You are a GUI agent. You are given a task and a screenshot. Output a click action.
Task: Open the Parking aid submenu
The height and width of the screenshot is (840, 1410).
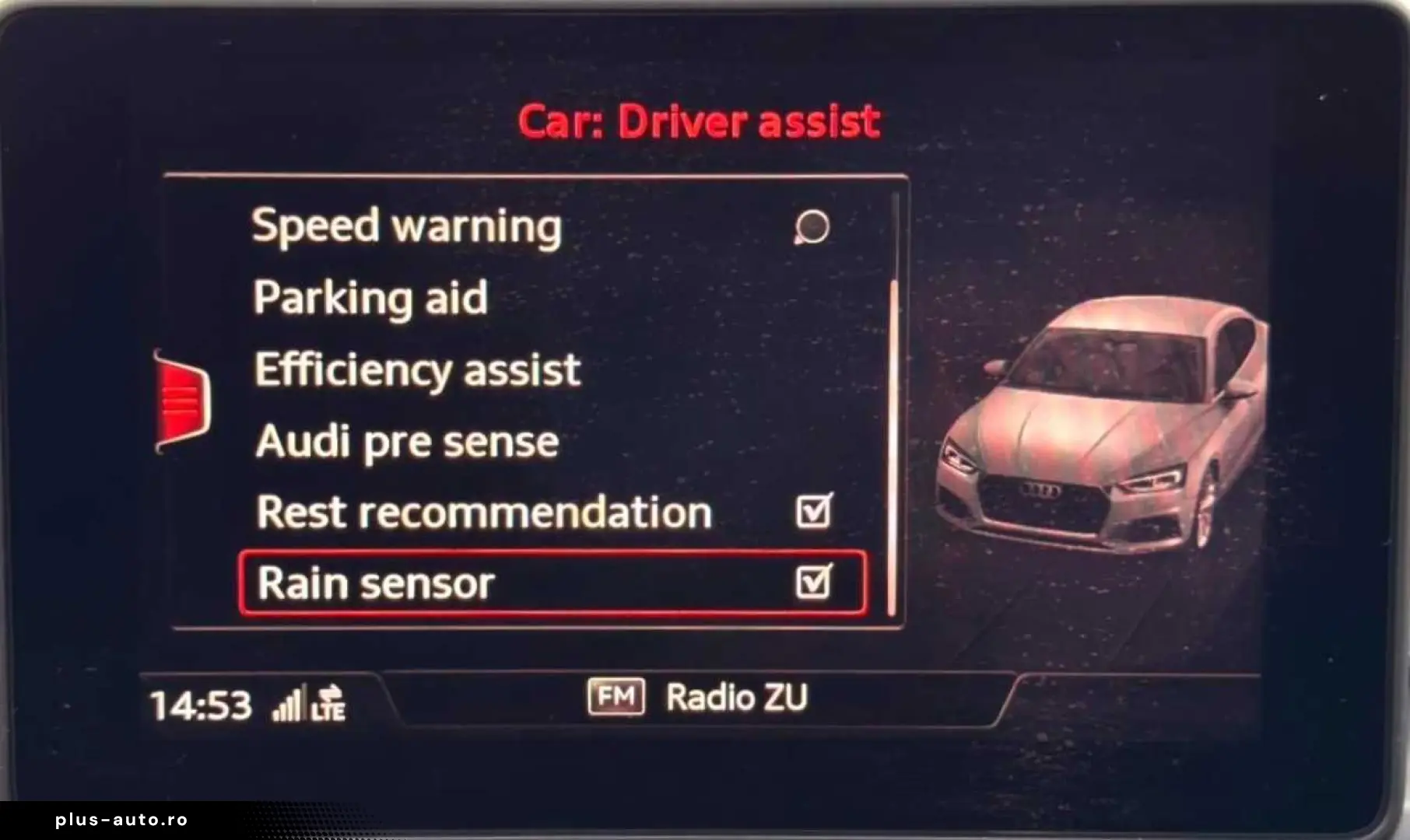point(371,297)
